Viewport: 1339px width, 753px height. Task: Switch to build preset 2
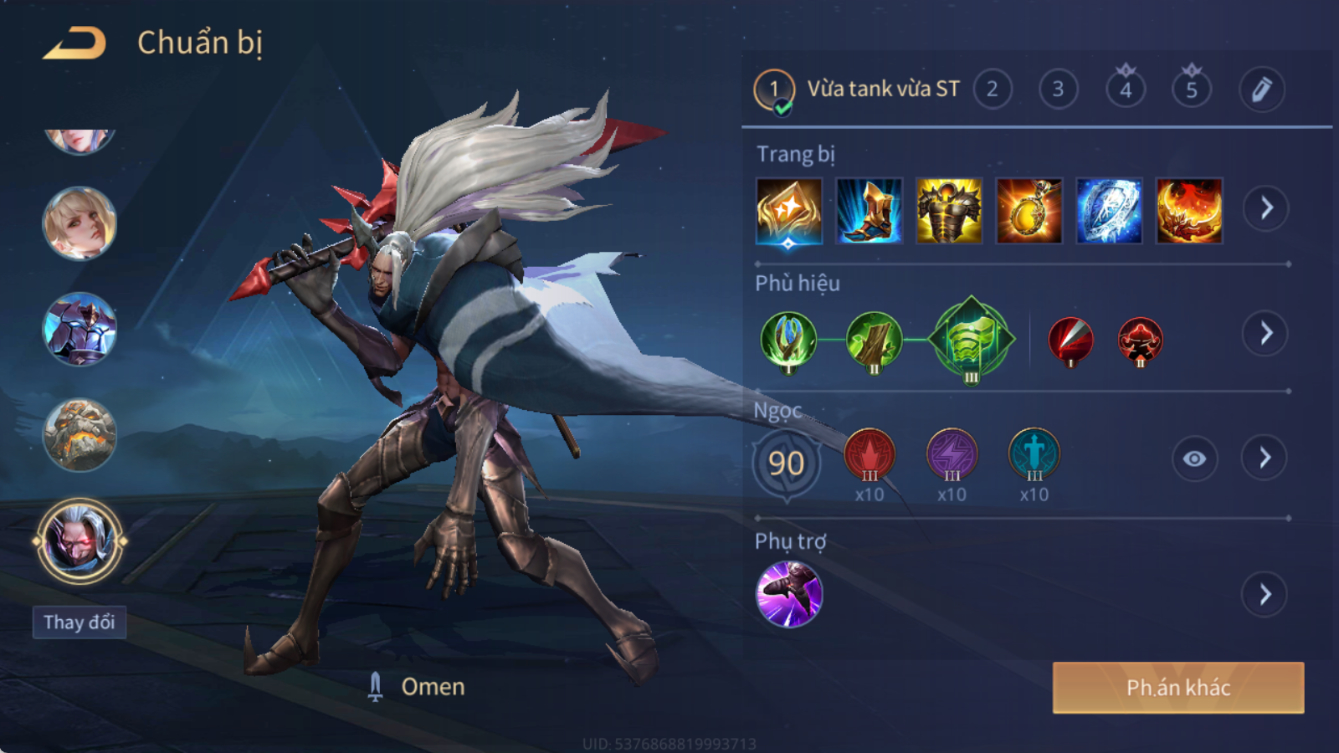pos(992,90)
